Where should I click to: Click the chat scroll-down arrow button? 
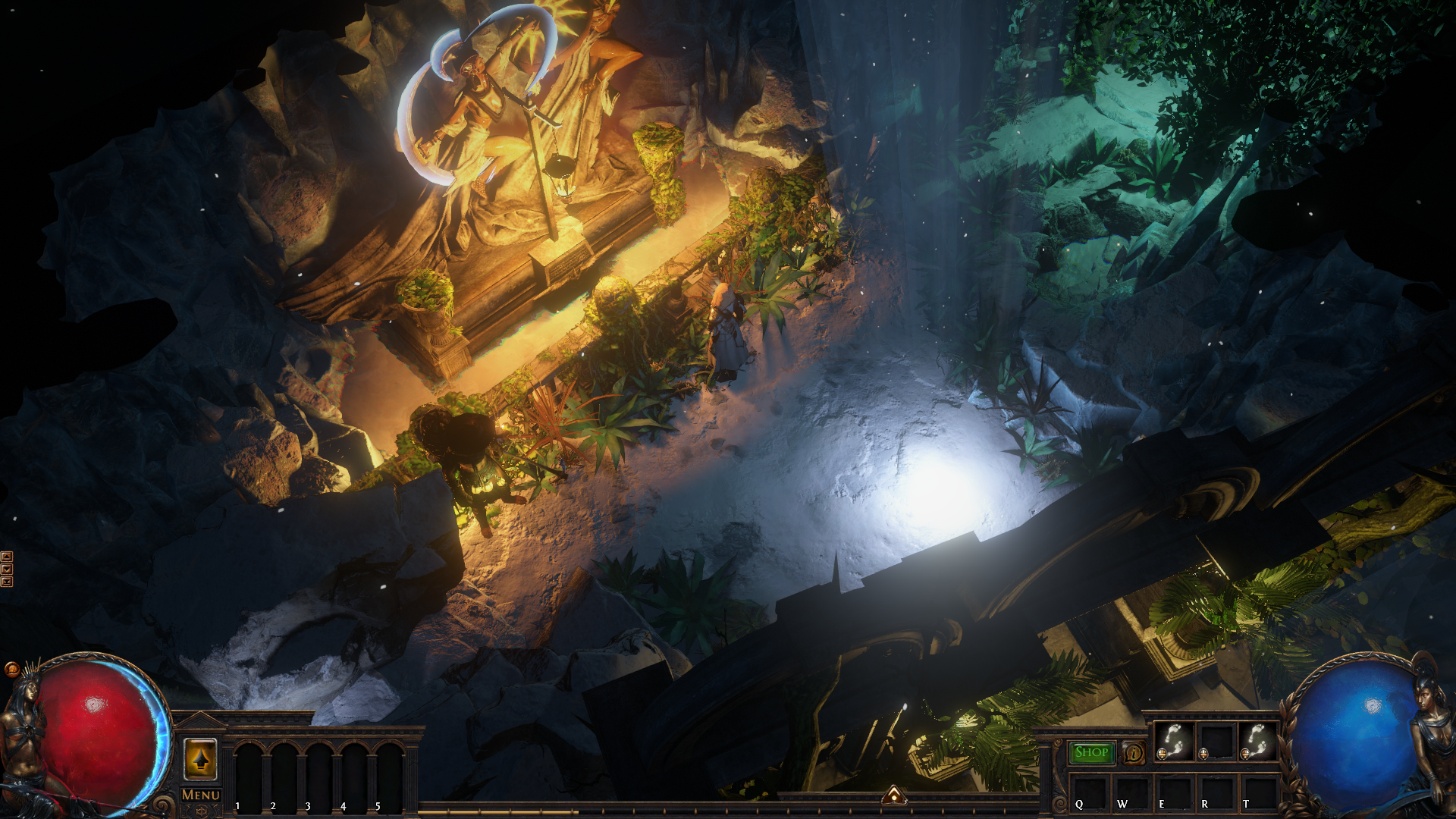7,569
